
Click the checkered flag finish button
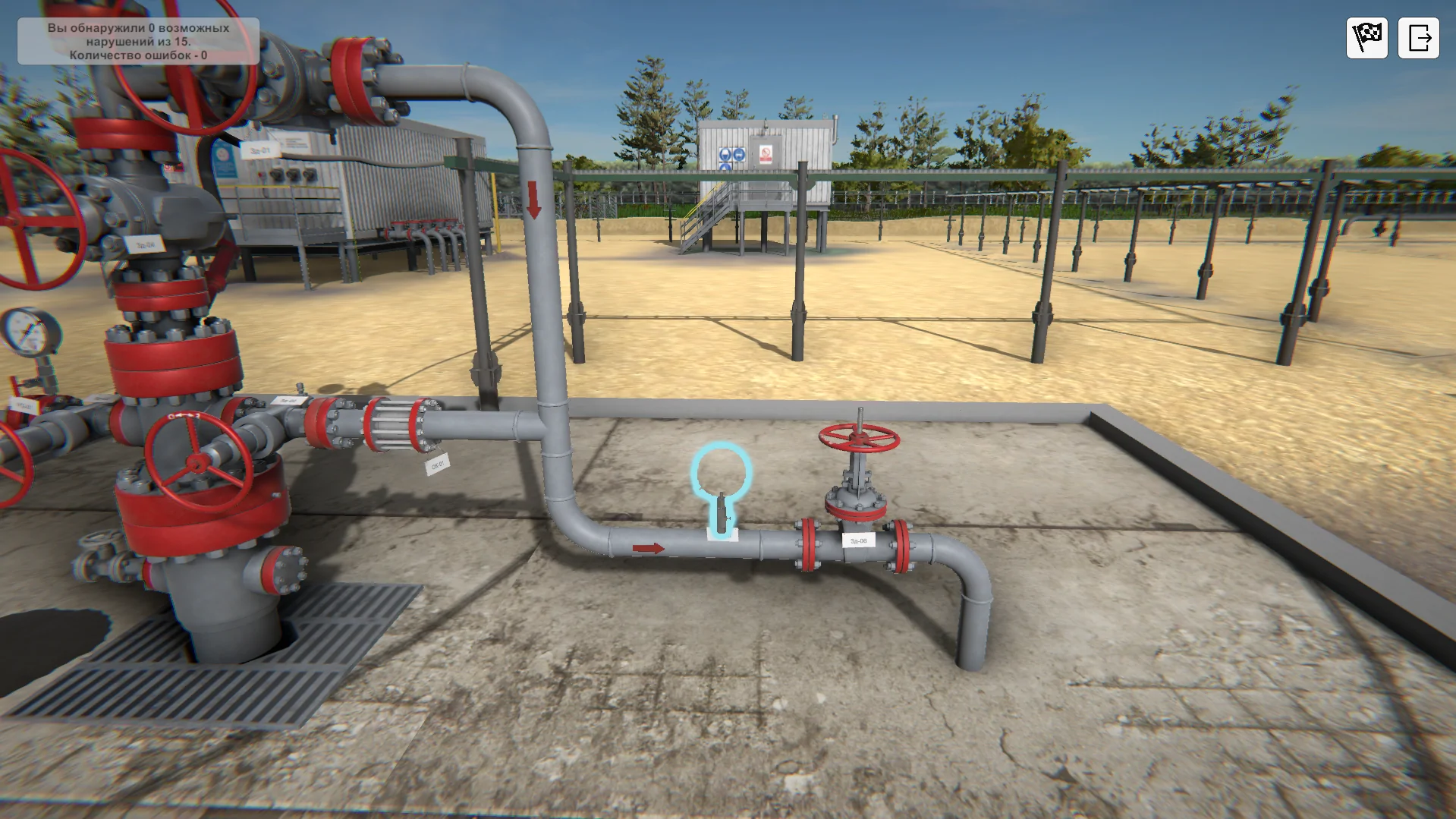coord(1366,37)
